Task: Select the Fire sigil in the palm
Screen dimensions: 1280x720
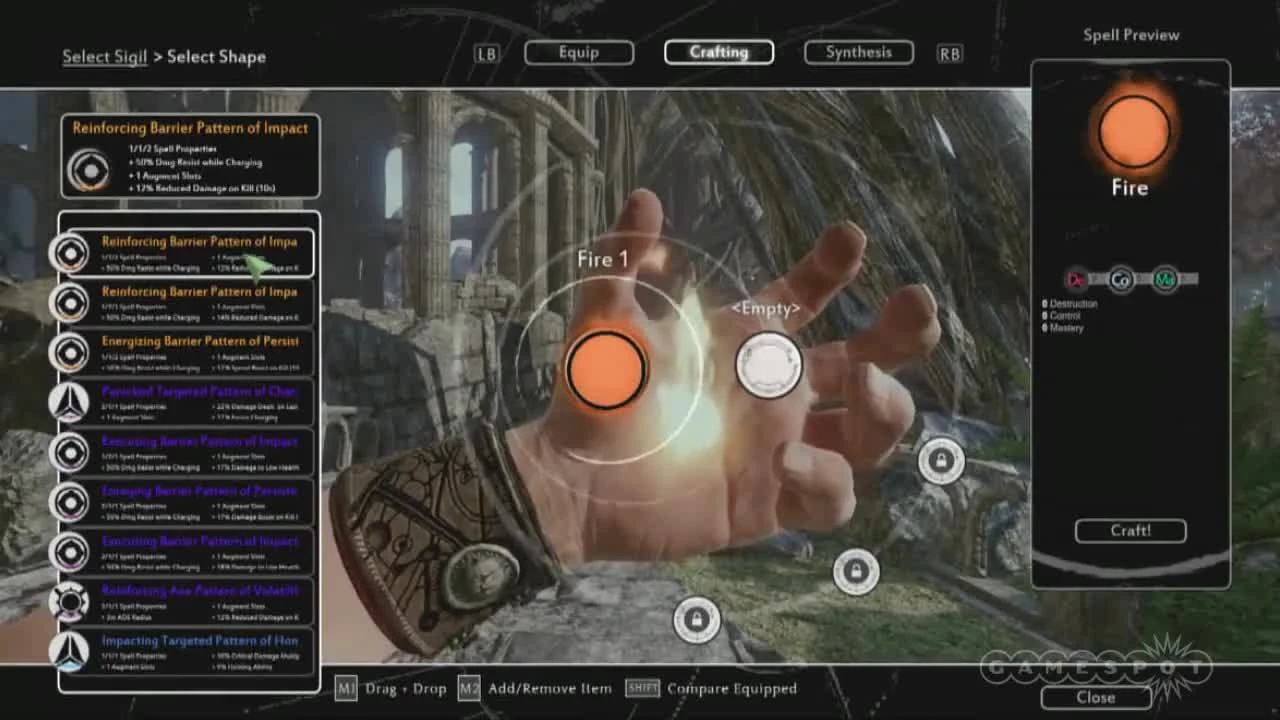Action: tap(605, 367)
